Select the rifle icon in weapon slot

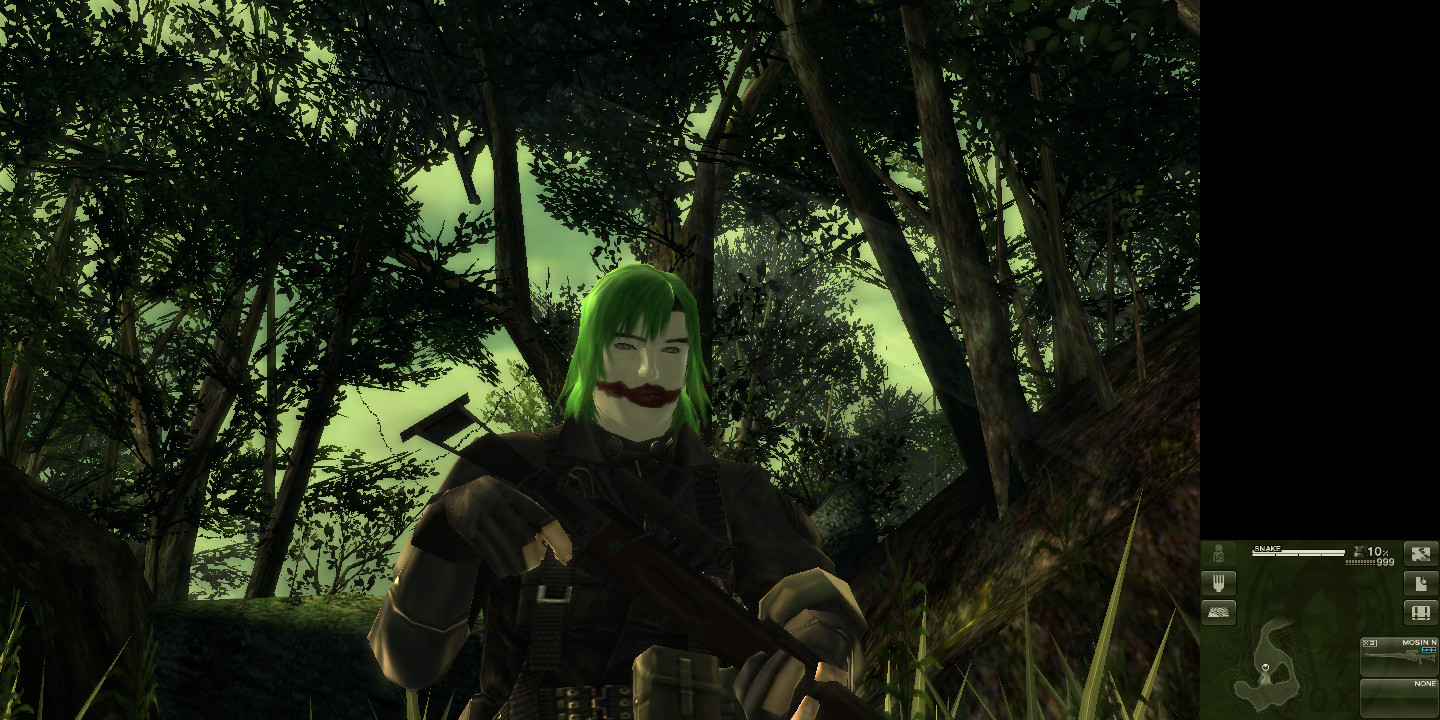pyautogui.click(x=1400, y=655)
